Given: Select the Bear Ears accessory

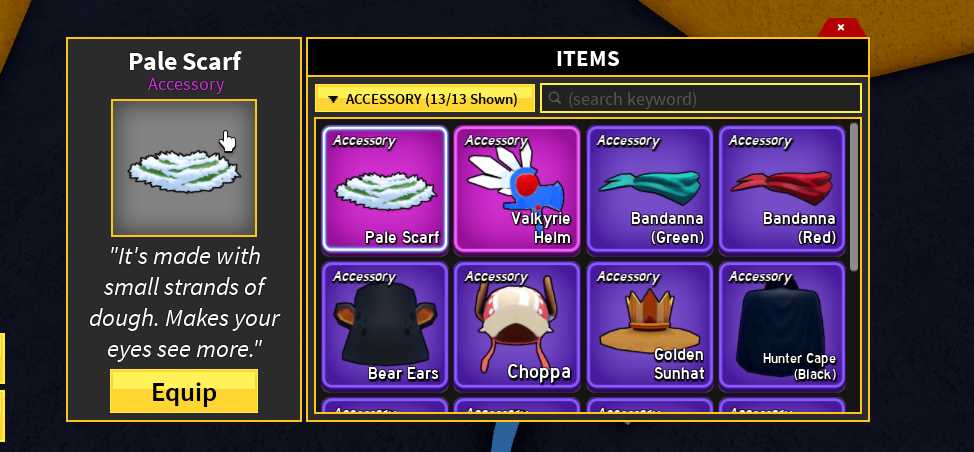Looking at the screenshot, I should point(385,325).
